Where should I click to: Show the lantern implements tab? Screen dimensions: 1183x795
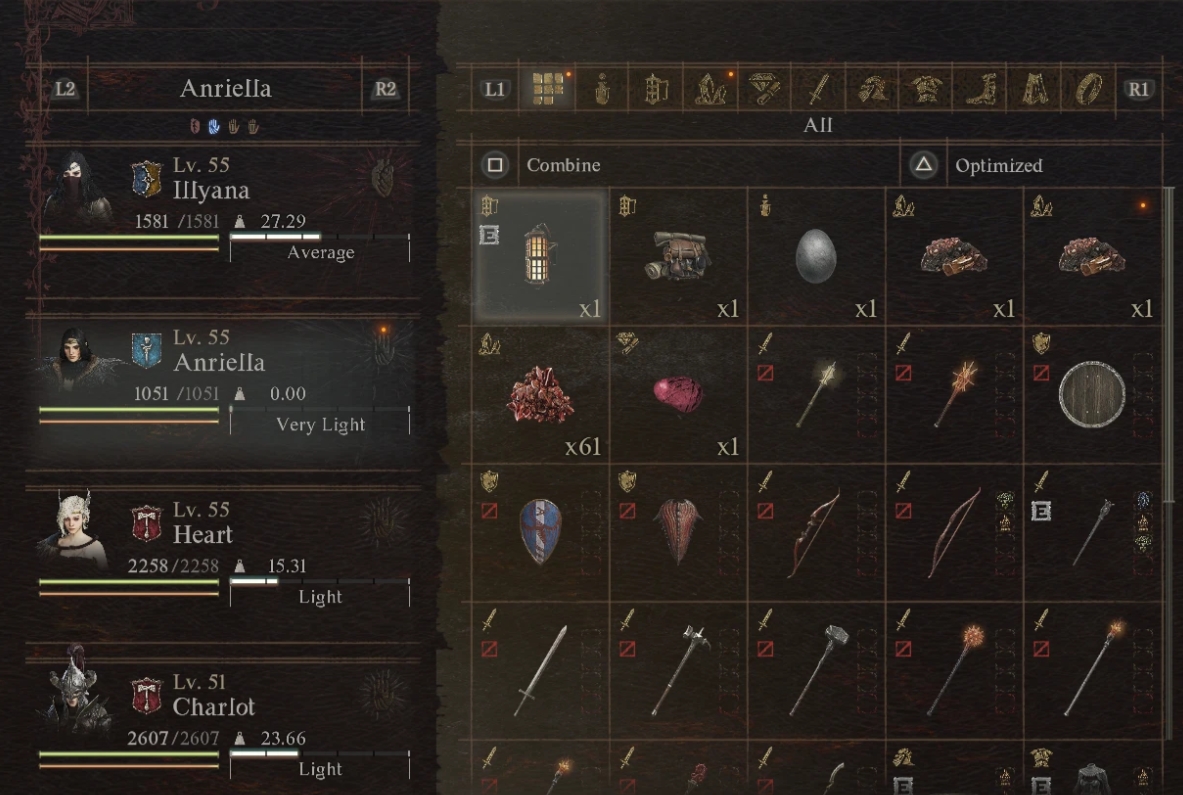655,89
